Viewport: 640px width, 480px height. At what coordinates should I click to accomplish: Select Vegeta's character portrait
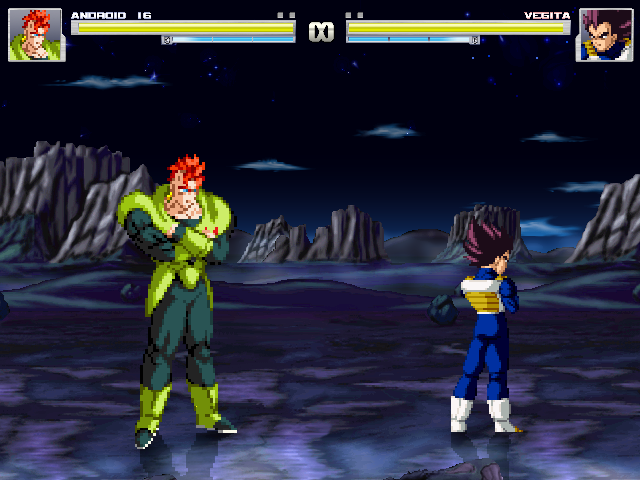(603, 35)
